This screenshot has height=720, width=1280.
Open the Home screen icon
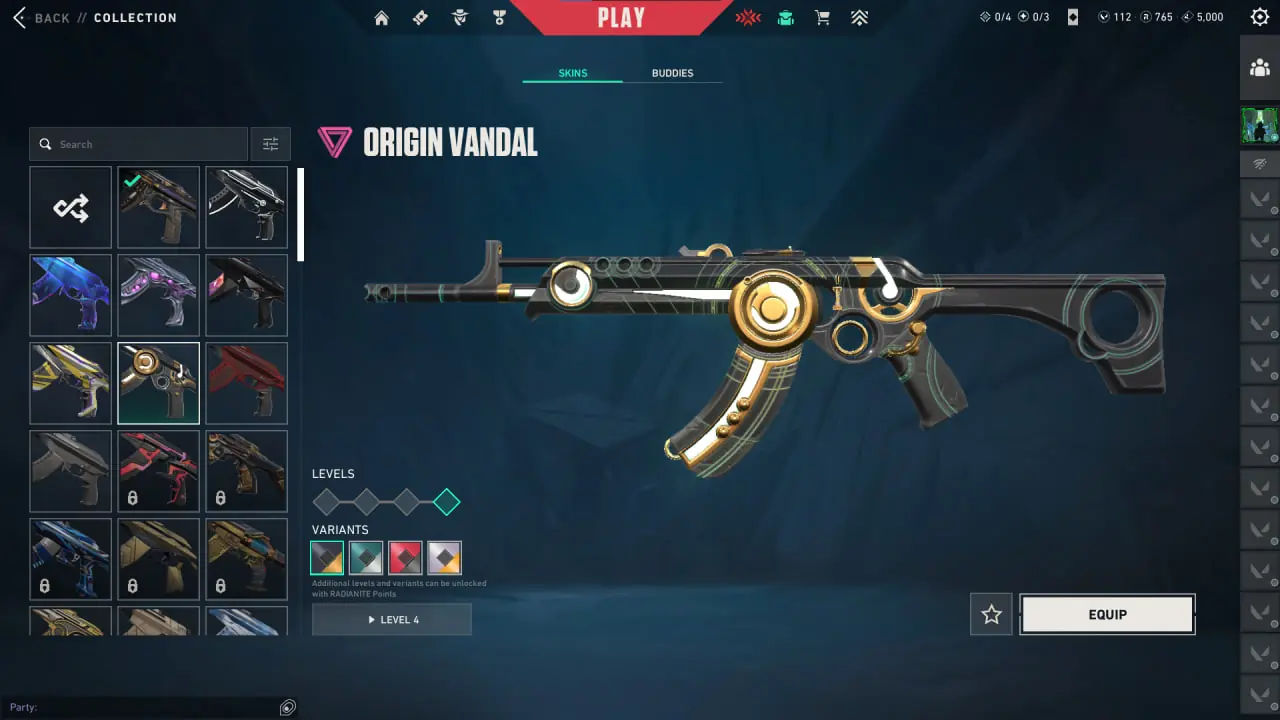pos(381,17)
